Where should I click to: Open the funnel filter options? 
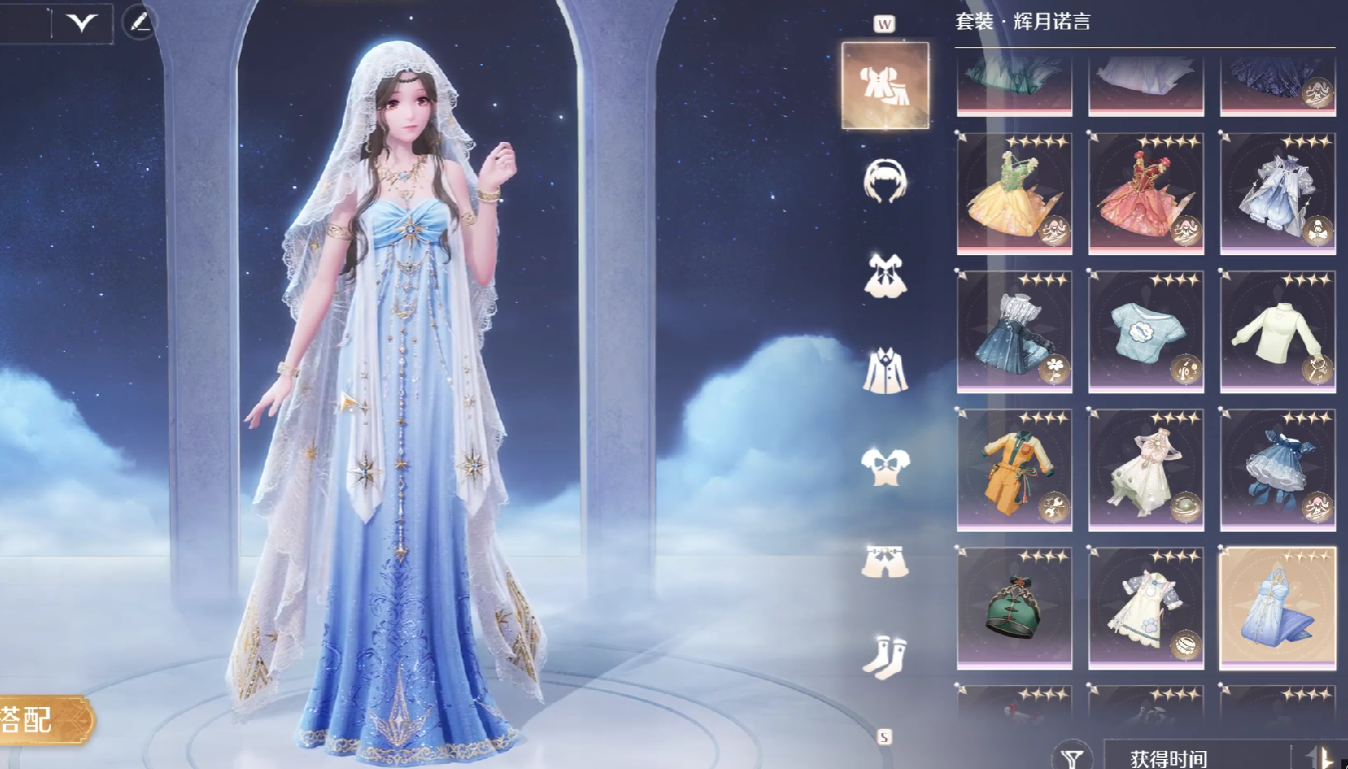pos(1072,756)
